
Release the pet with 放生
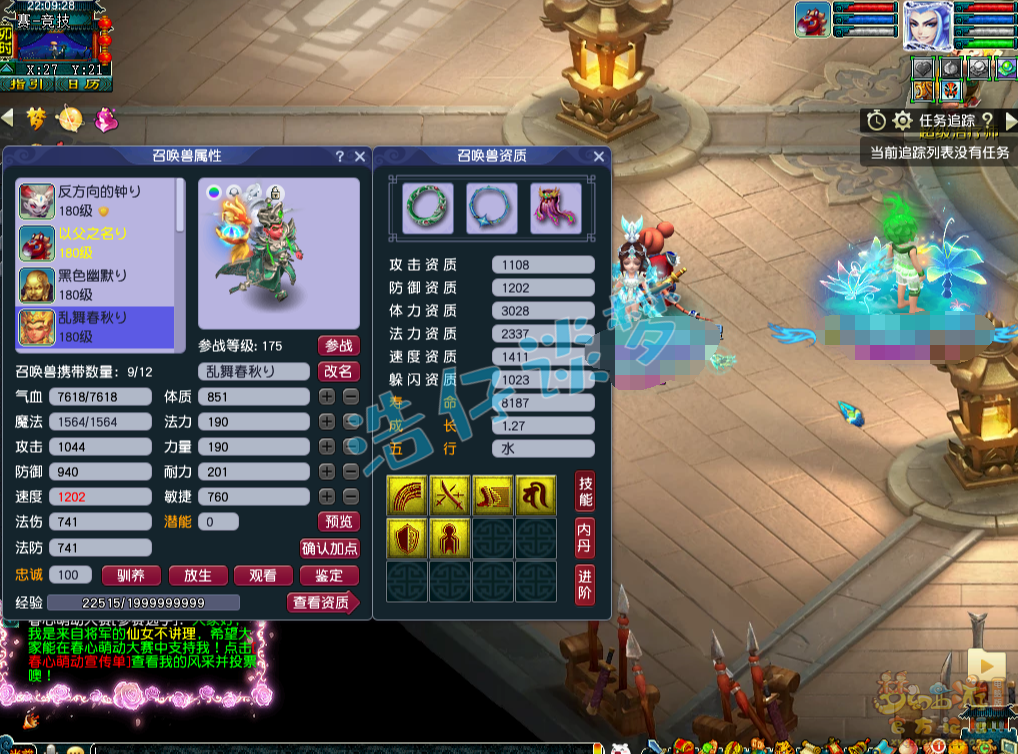coord(197,575)
